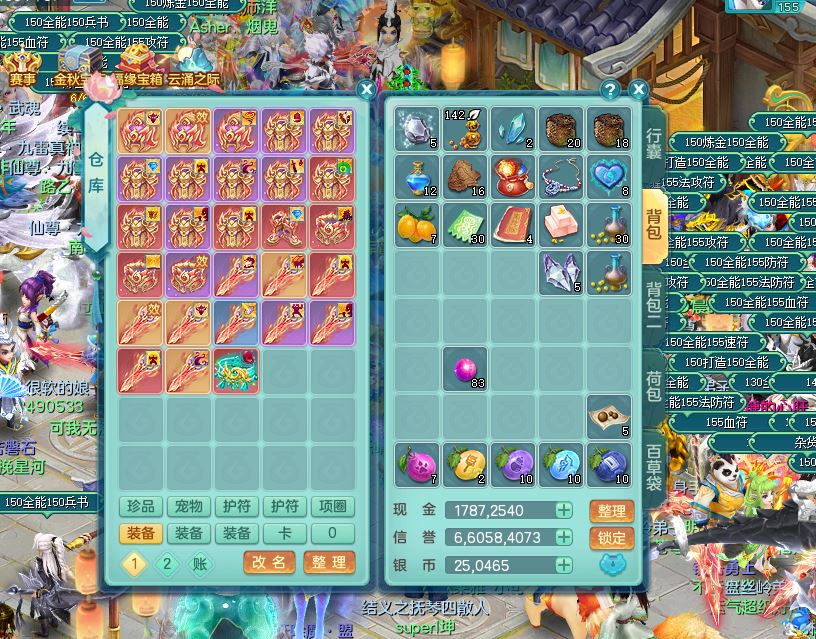The width and height of the screenshot is (816, 639).
Task: Close the inventory panel
Action: (x=639, y=89)
